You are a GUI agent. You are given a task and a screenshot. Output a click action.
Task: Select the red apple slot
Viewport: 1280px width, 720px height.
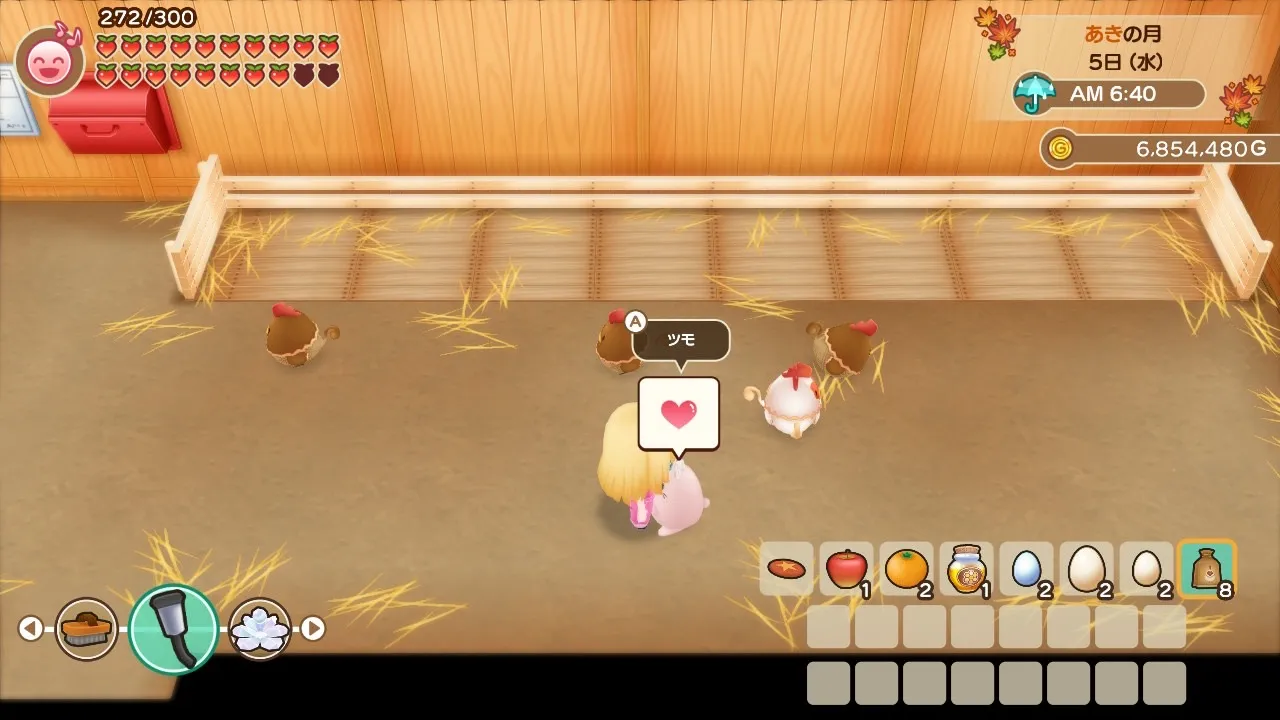tap(846, 569)
